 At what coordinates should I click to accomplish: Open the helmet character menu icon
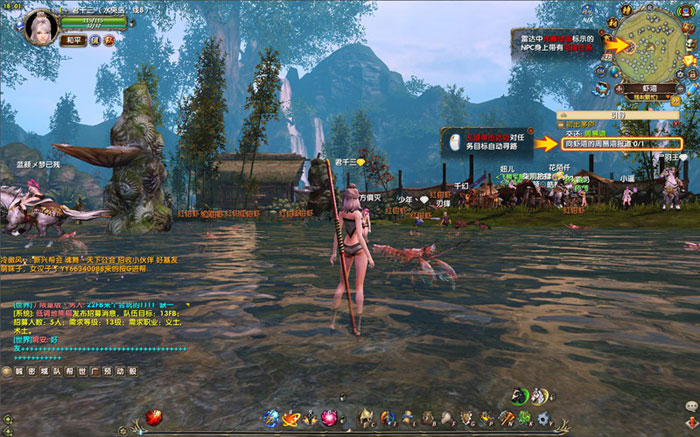coord(366,418)
